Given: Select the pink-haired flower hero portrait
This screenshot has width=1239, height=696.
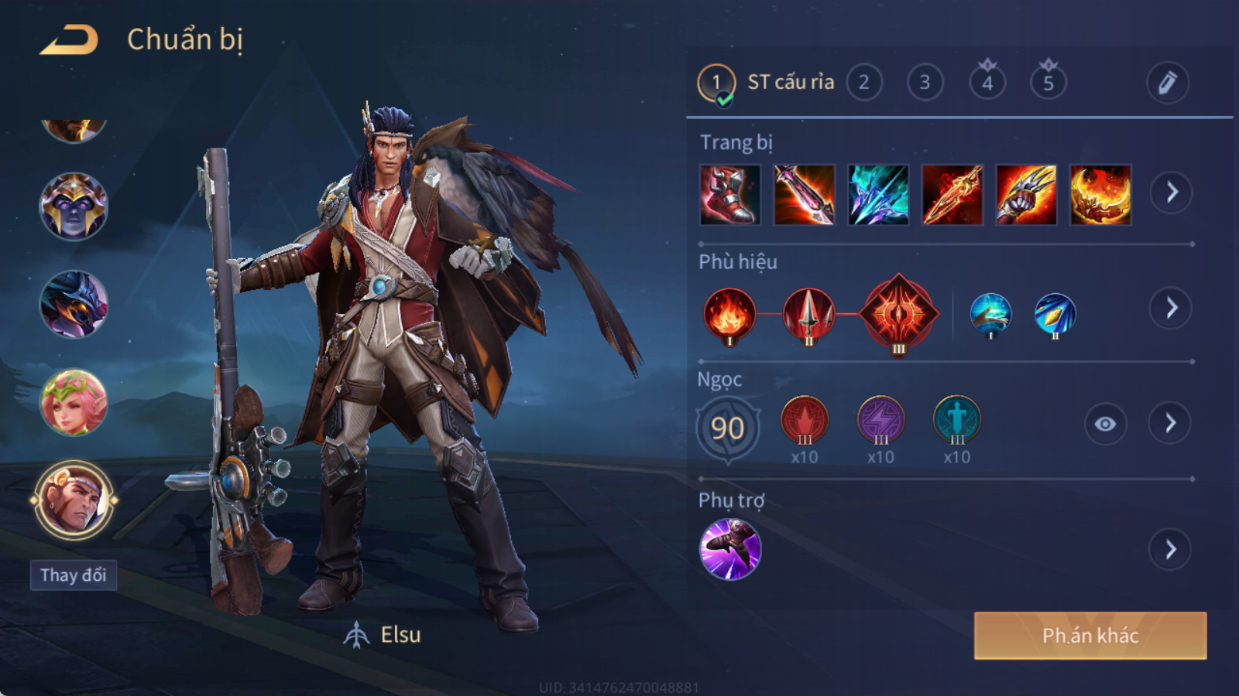Looking at the screenshot, I should click(73, 402).
